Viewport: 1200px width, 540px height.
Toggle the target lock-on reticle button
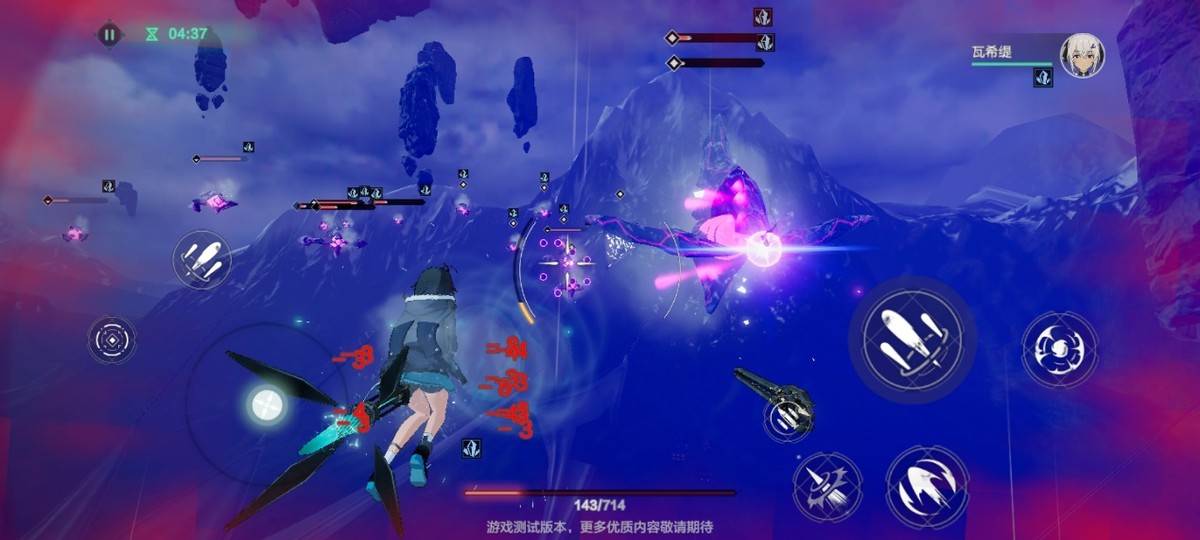(111, 340)
